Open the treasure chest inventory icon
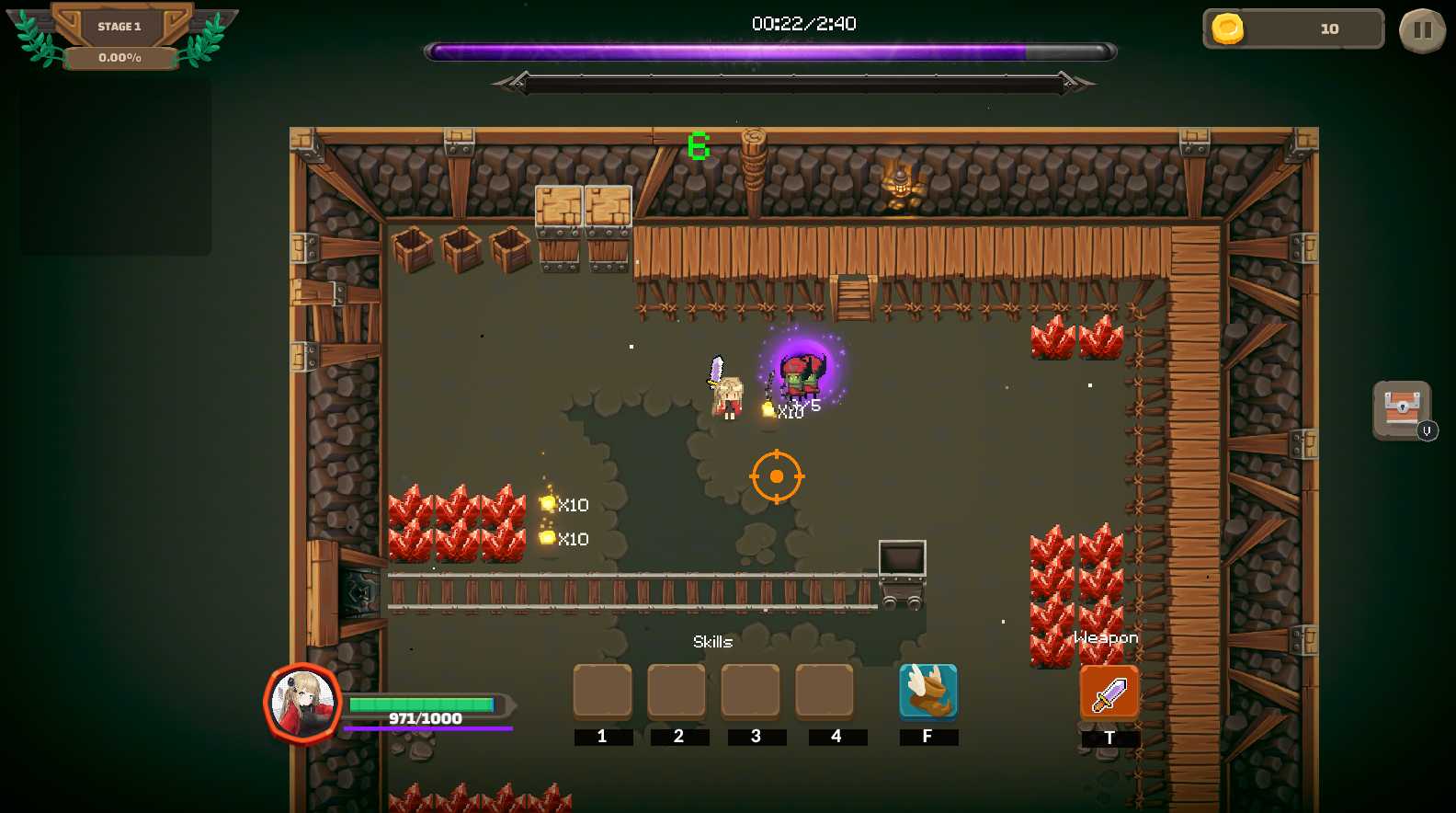1456x813 pixels. click(1402, 409)
